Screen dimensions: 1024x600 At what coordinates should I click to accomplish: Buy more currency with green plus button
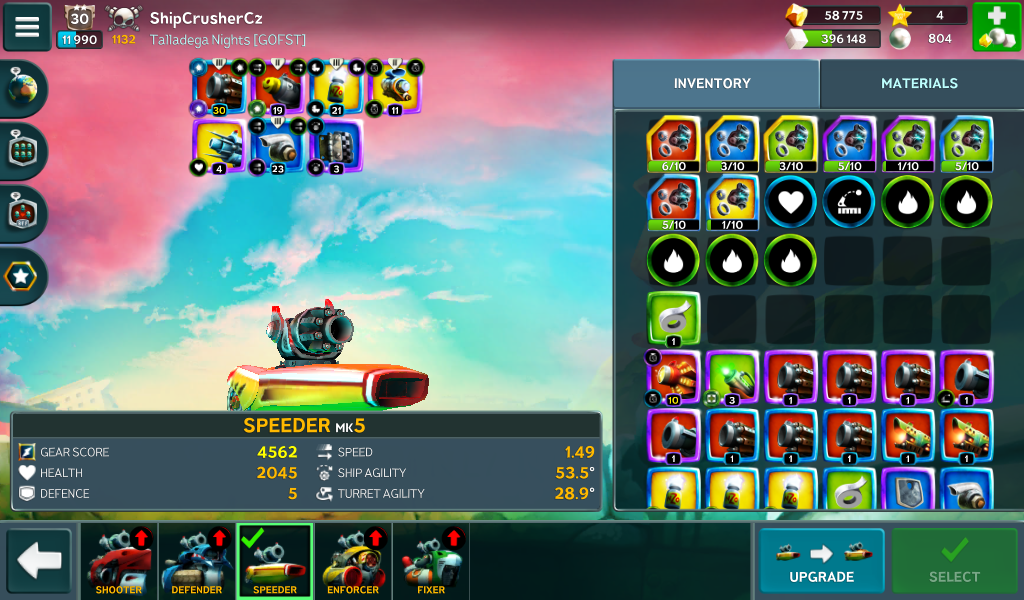[x=996, y=27]
